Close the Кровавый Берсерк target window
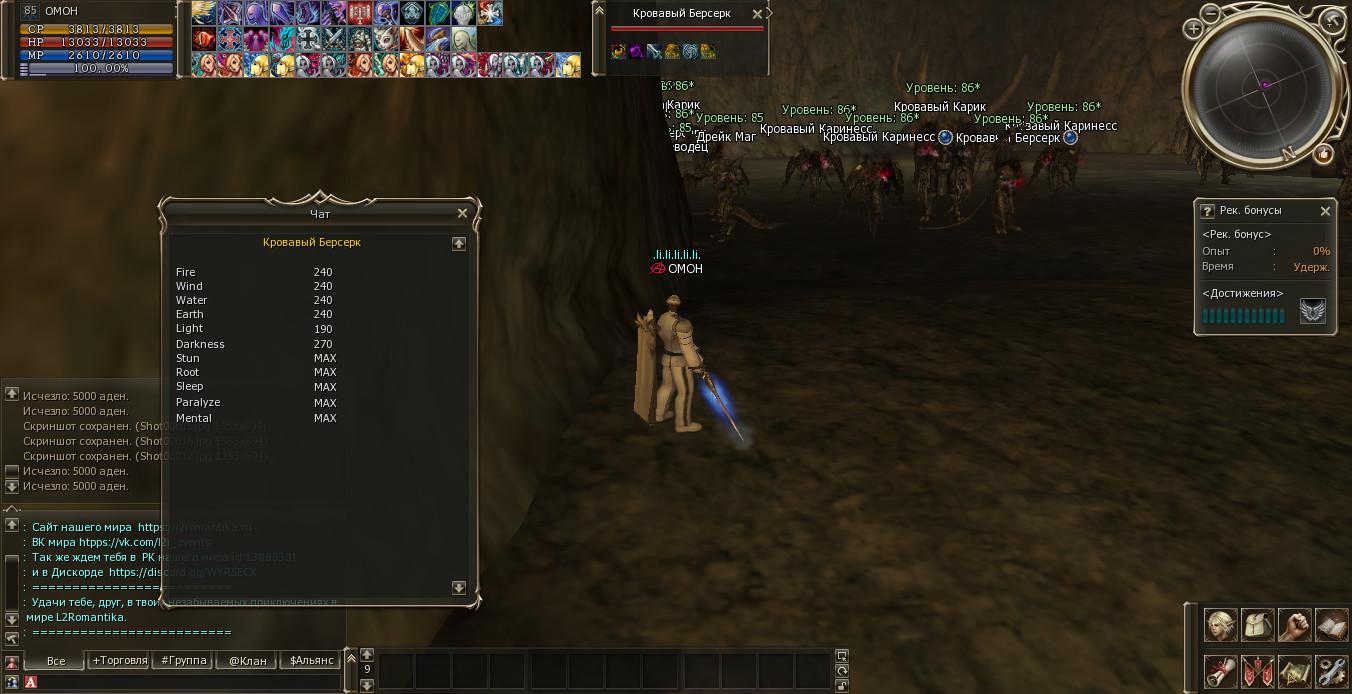1352x694 pixels. pos(757,14)
